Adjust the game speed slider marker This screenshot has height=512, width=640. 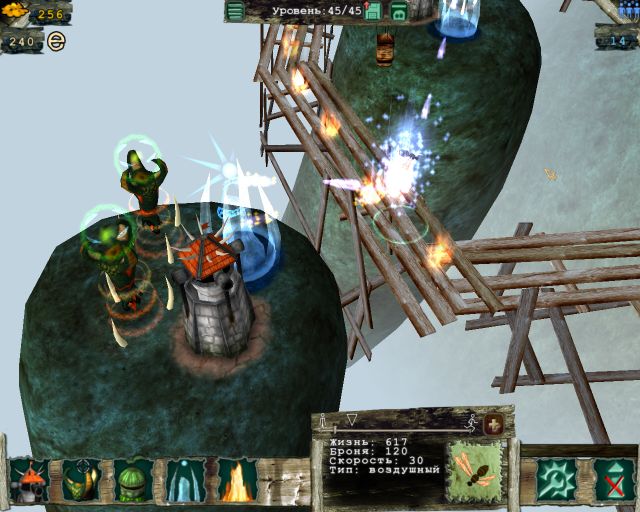click(x=351, y=419)
